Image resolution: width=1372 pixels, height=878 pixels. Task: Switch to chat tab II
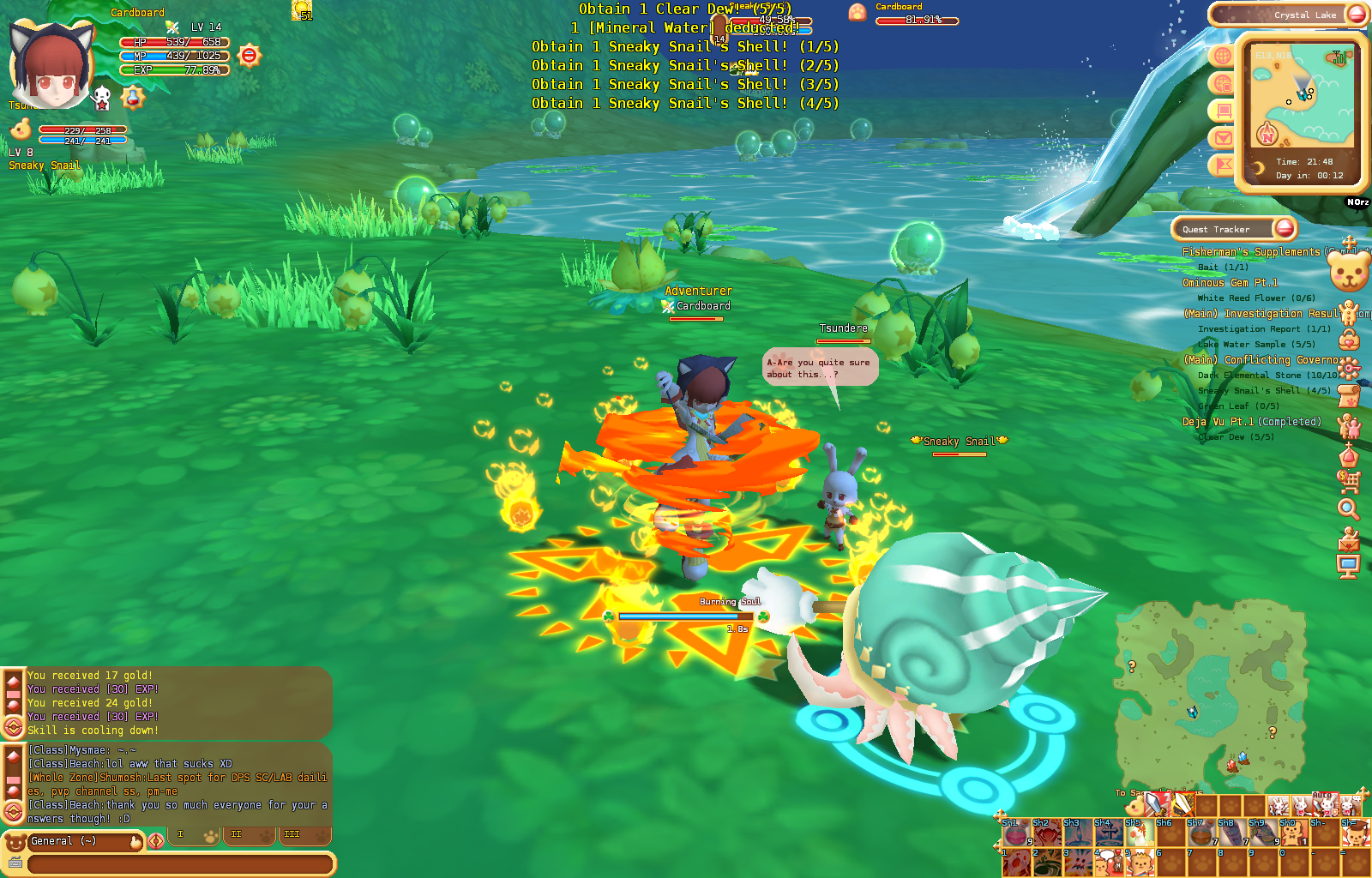tap(248, 833)
